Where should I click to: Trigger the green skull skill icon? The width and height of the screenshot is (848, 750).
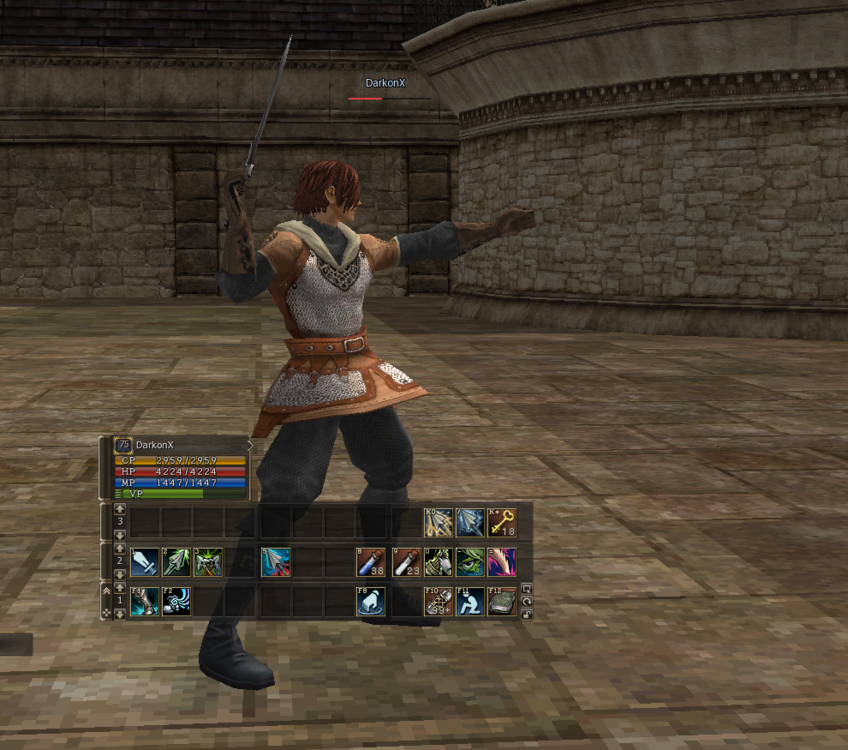(x=208, y=562)
